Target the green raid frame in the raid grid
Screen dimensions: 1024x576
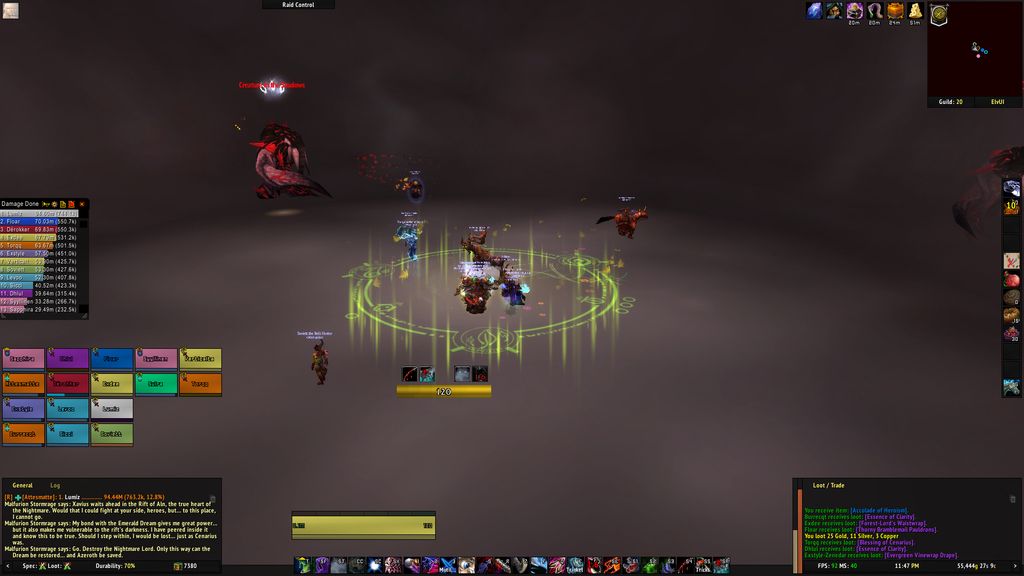click(x=155, y=383)
